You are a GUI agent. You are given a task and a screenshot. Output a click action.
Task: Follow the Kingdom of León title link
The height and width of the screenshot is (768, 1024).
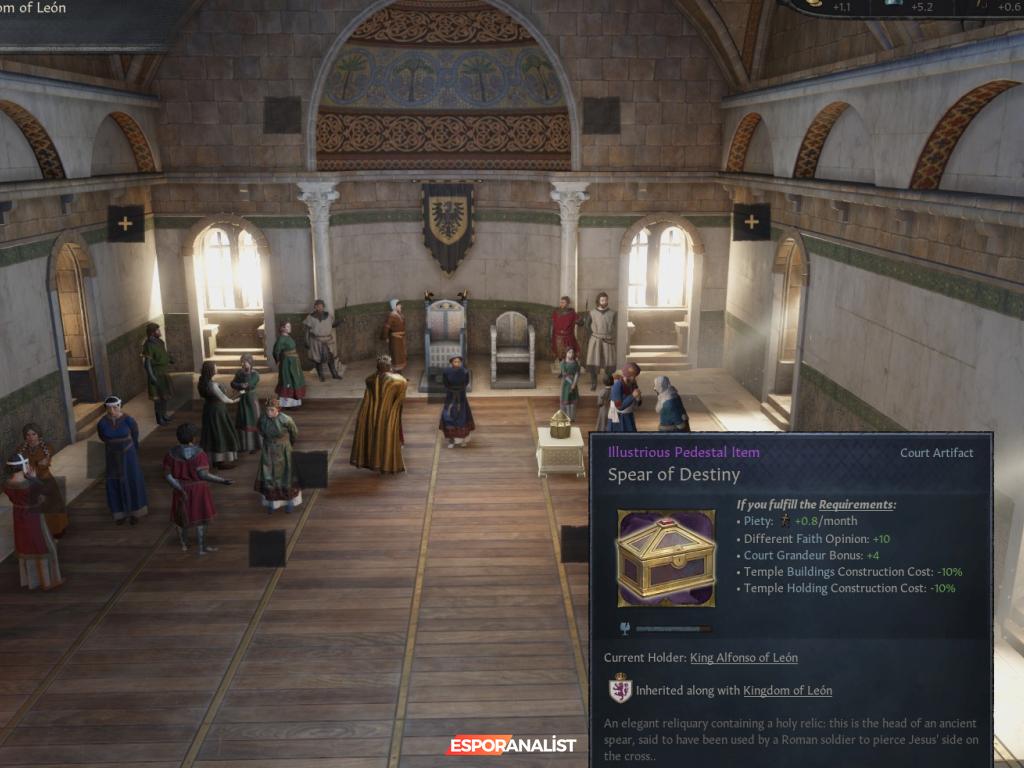point(782,691)
